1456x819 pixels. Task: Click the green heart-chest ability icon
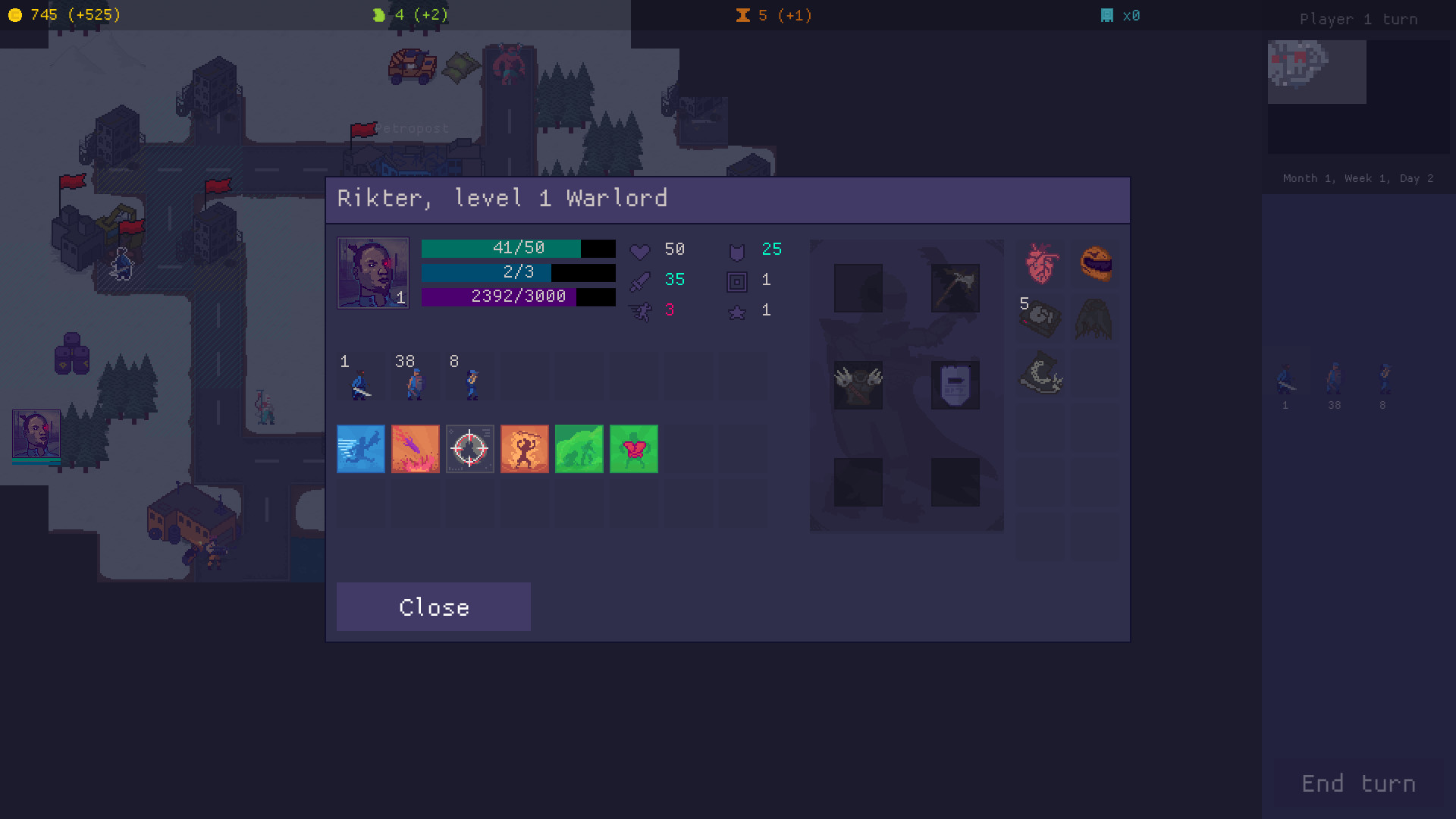coord(633,449)
